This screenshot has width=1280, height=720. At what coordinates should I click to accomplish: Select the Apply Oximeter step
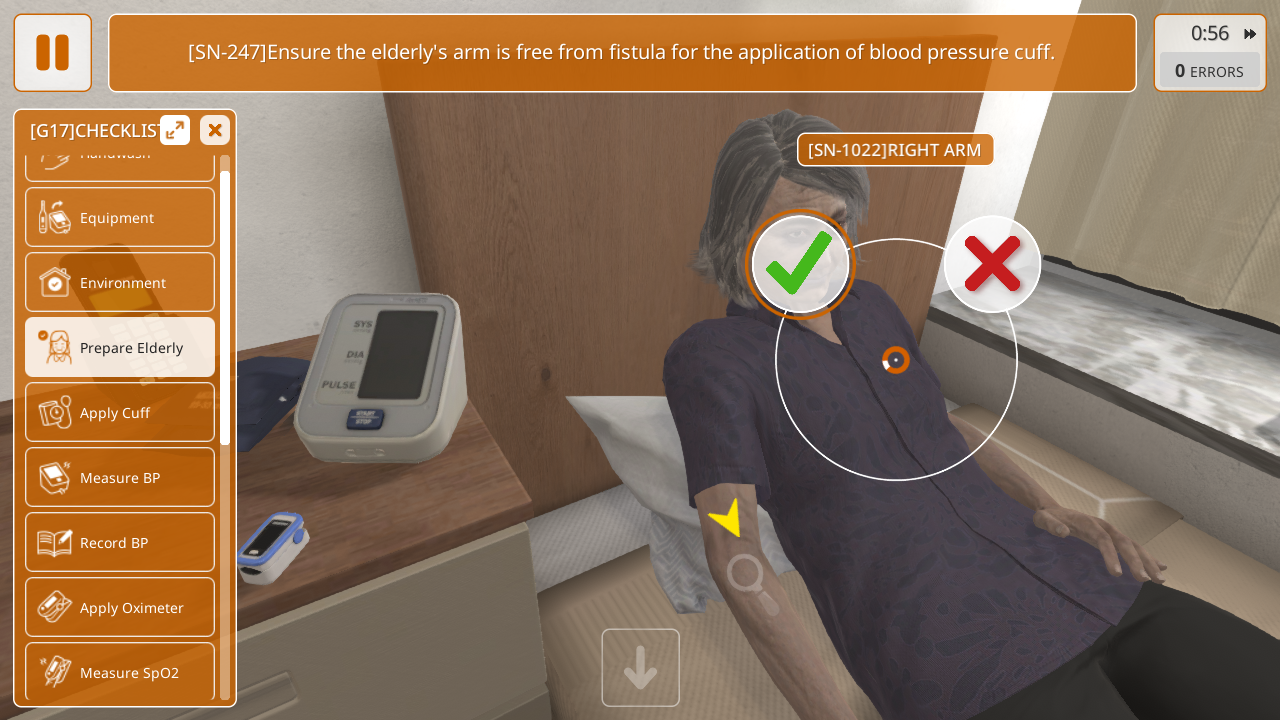tap(120, 607)
